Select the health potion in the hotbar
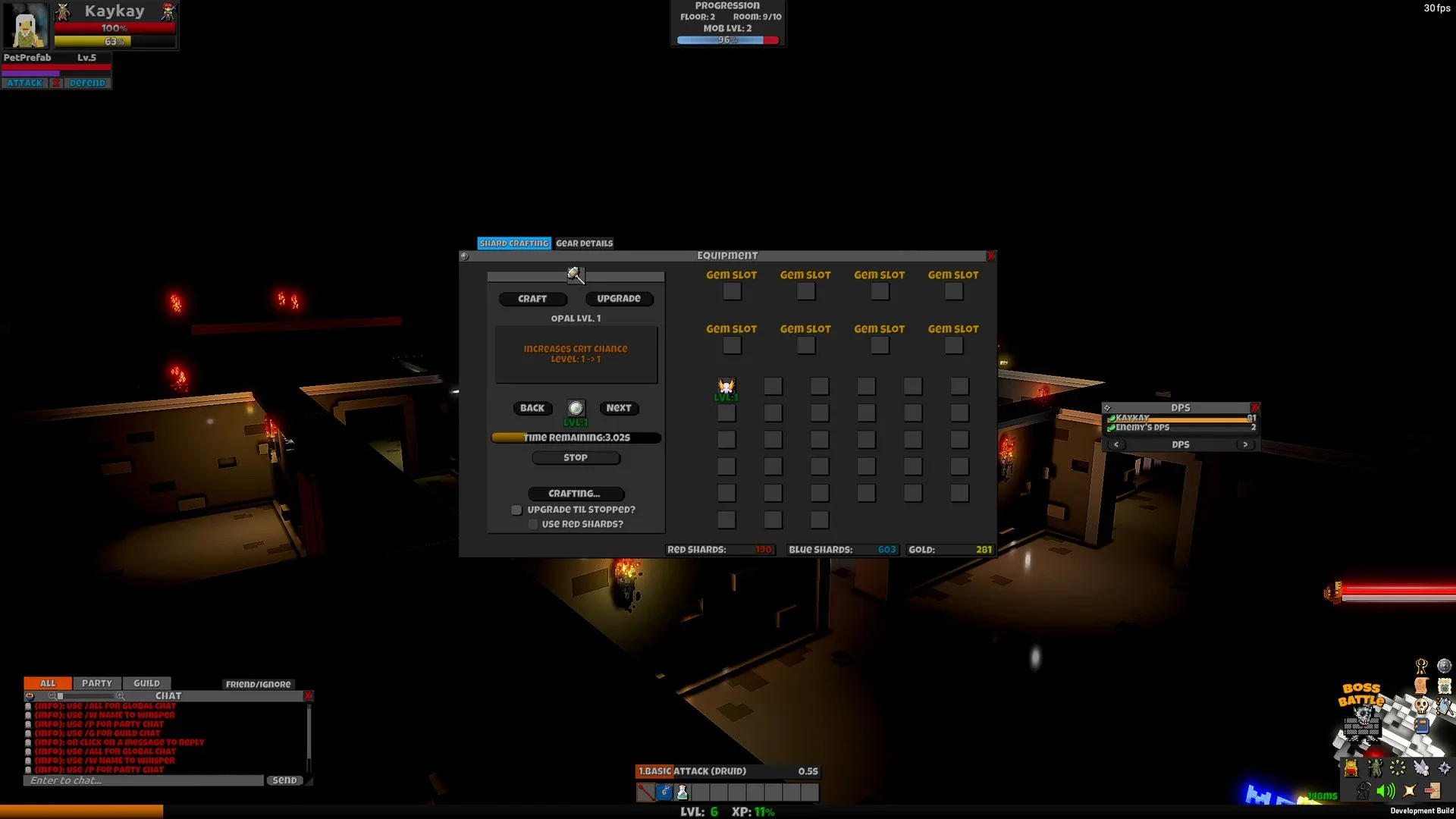Viewport: 1456px width, 819px height. point(682,792)
